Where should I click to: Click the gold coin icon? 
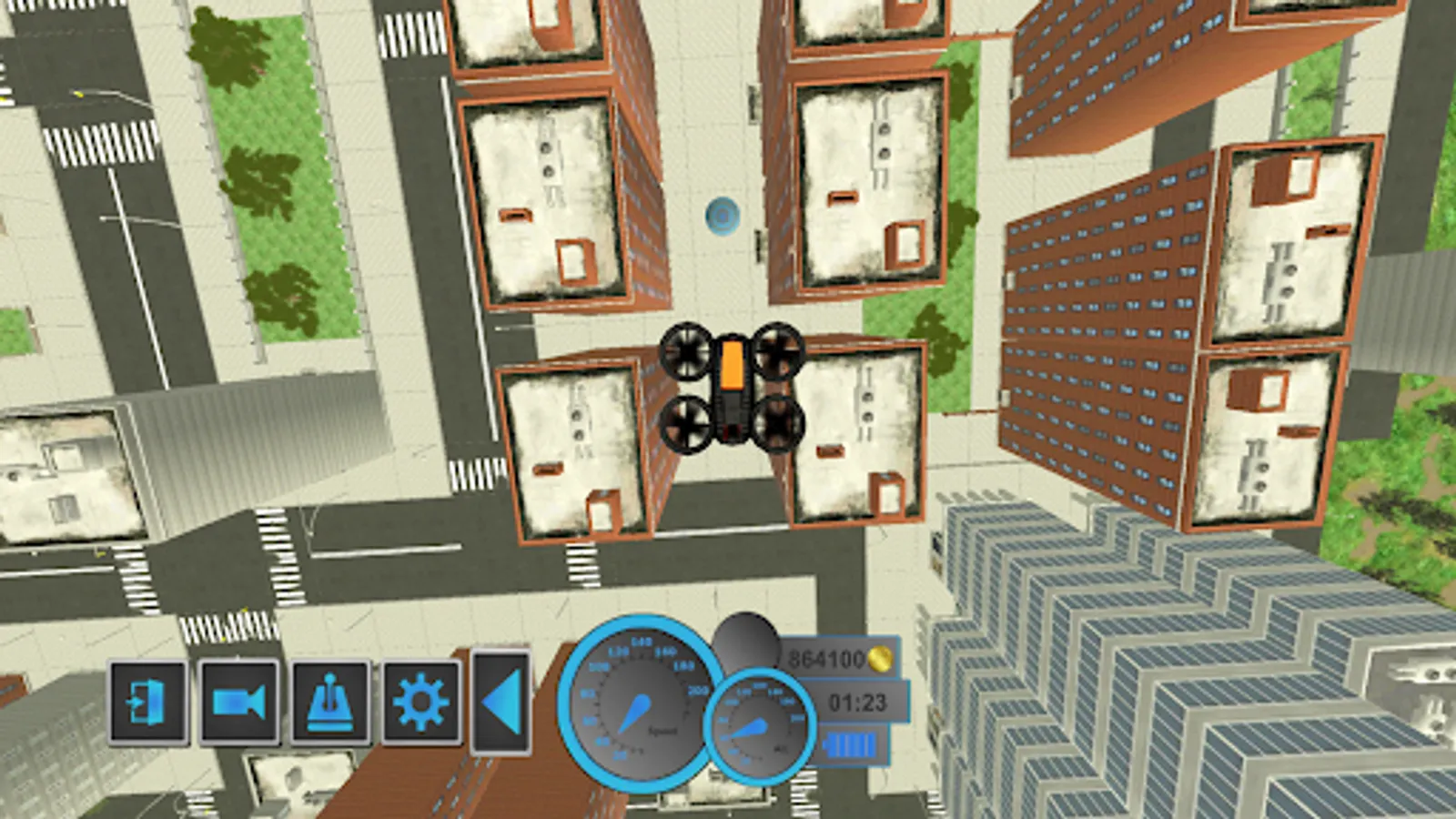pyautogui.click(x=880, y=658)
